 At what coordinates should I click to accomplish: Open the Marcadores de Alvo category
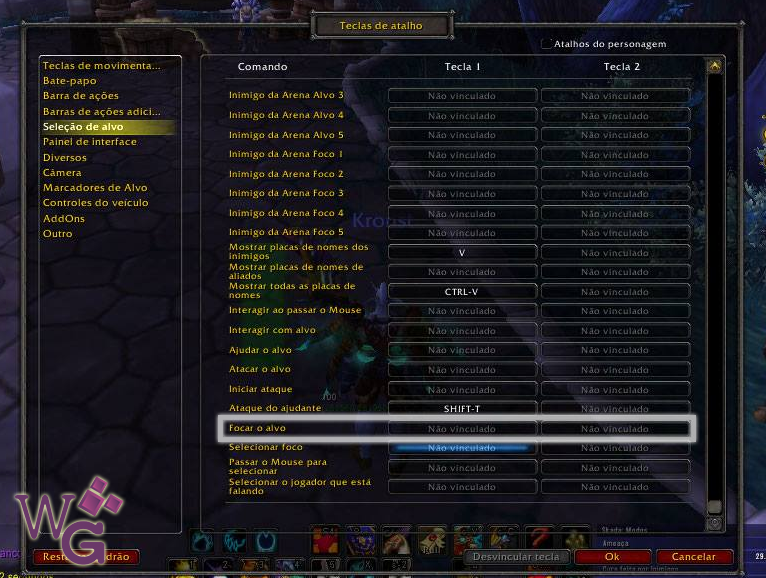[x=95, y=187]
